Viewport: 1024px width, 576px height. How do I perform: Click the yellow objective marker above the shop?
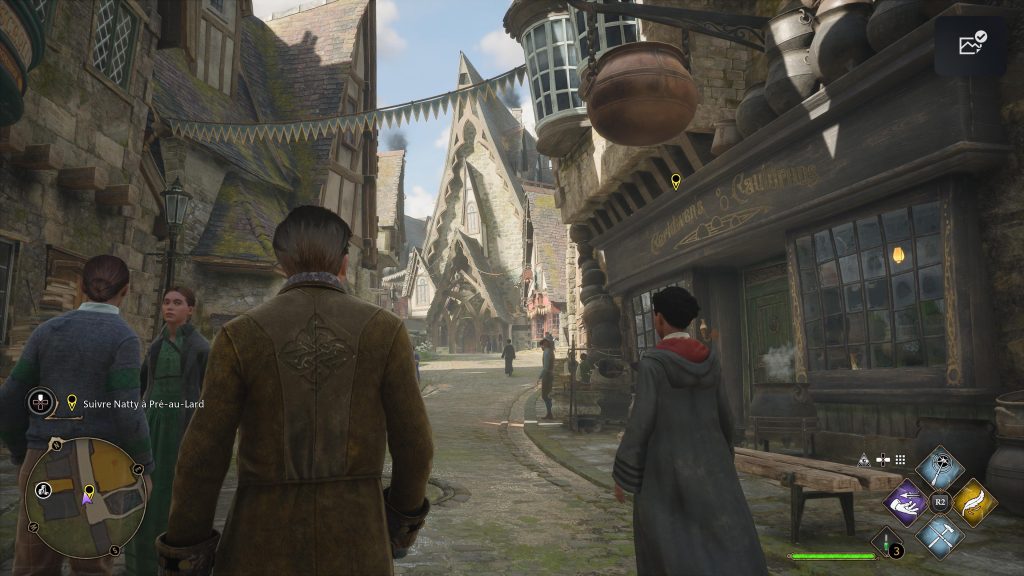pyautogui.click(x=676, y=181)
